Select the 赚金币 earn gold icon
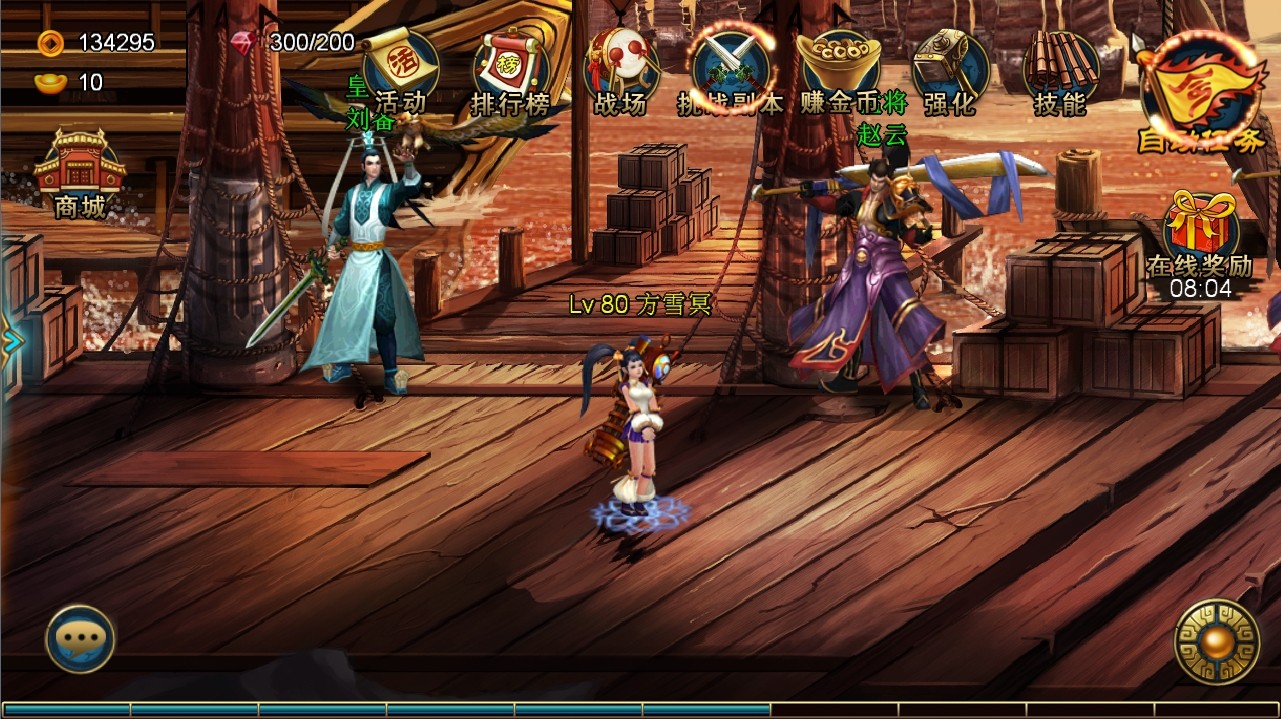Screen dimensions: 1281x719 (x=840, y=72)
